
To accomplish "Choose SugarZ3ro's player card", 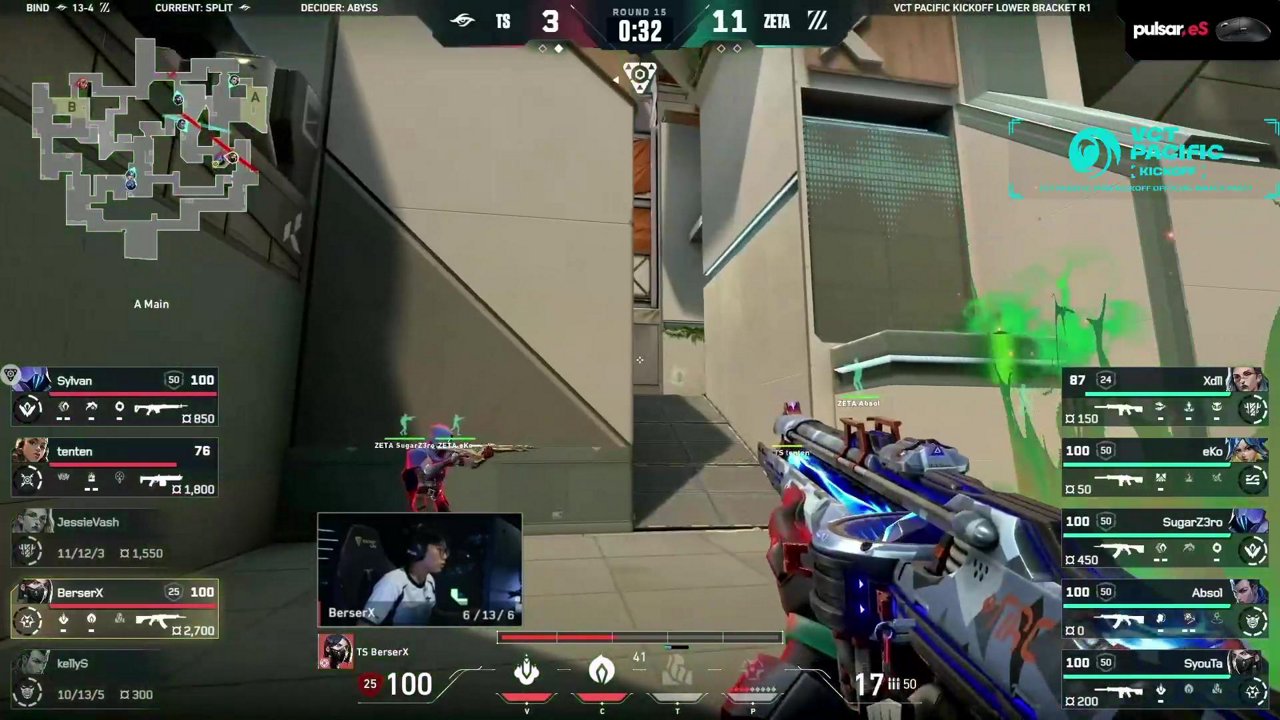I will 1164,539.
